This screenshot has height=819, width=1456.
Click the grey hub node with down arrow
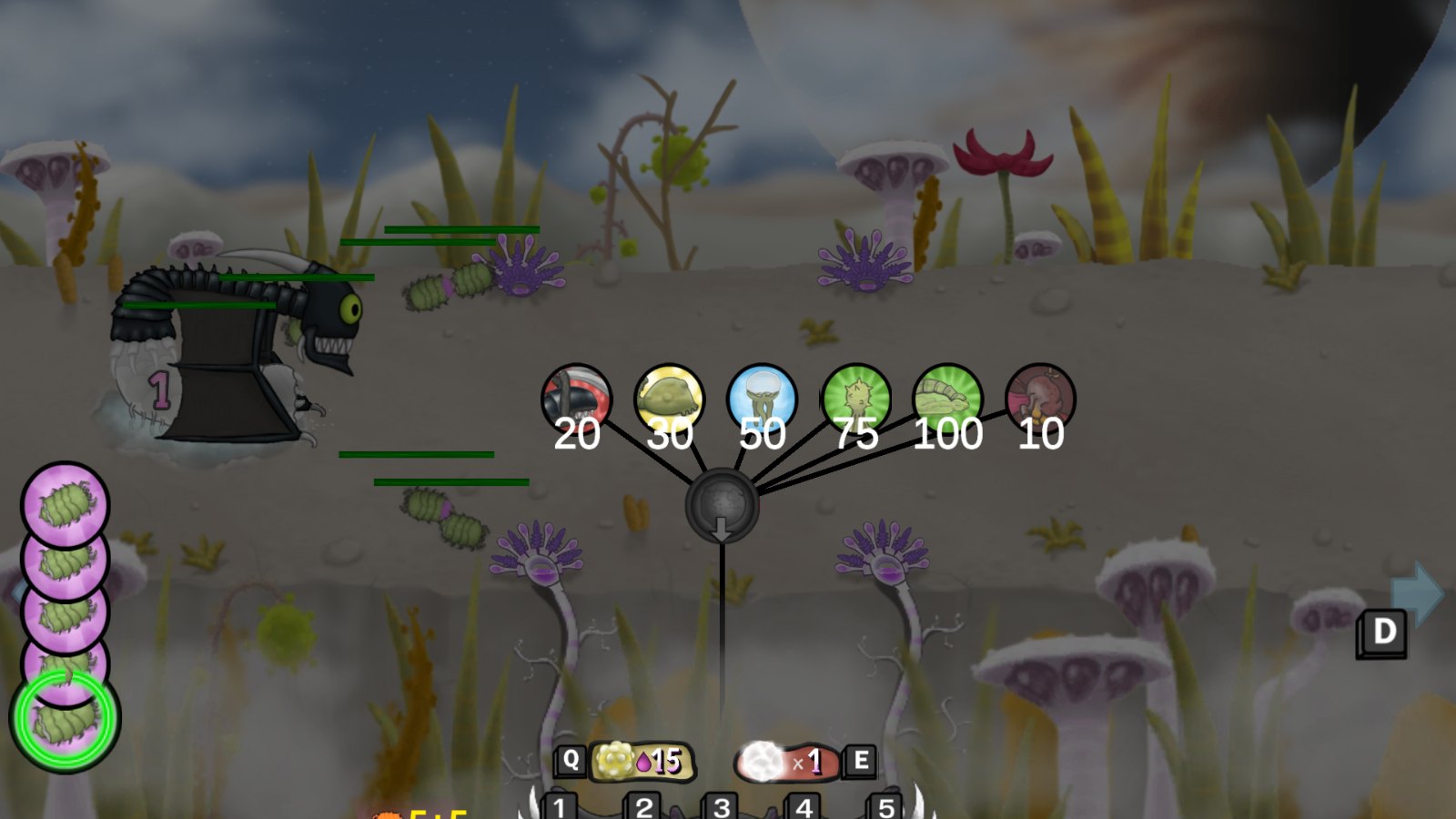(x=722, y=506)
